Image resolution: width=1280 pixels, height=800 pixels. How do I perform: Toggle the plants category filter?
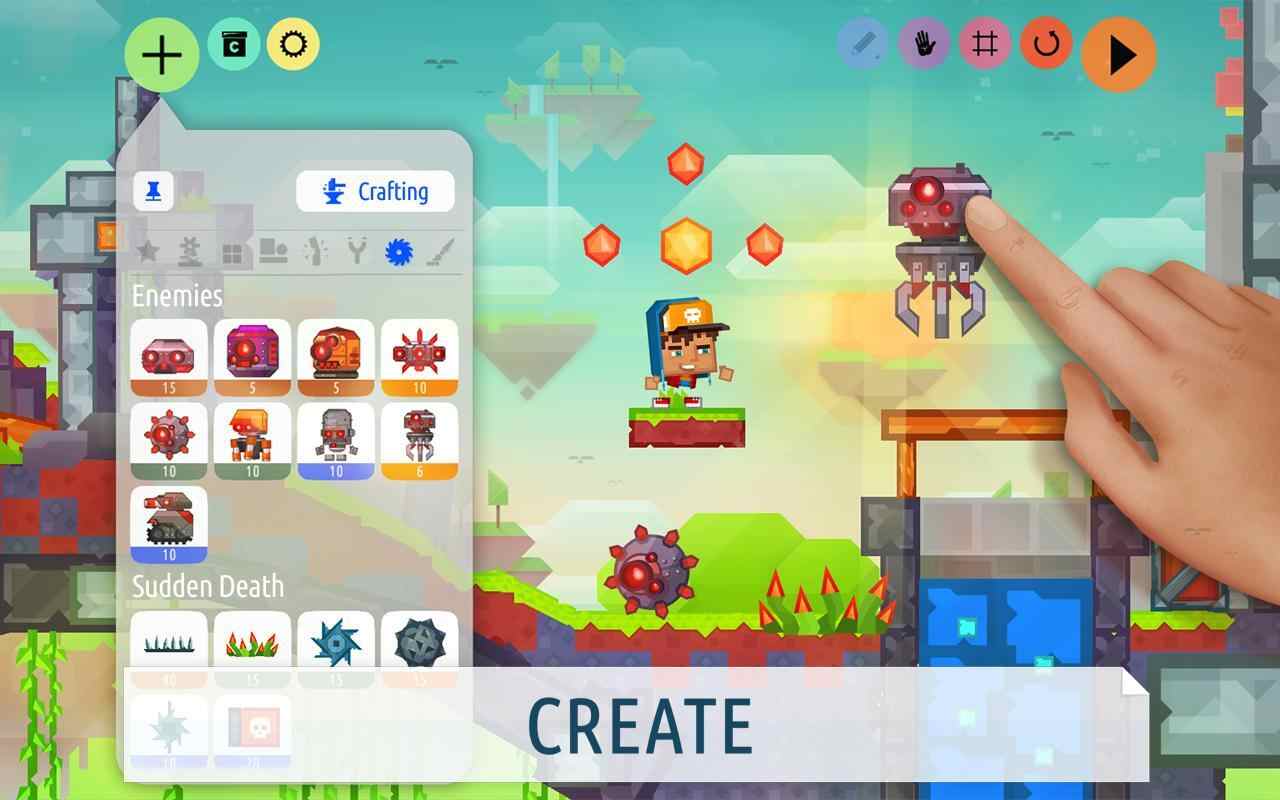click(x=188, y=252)
